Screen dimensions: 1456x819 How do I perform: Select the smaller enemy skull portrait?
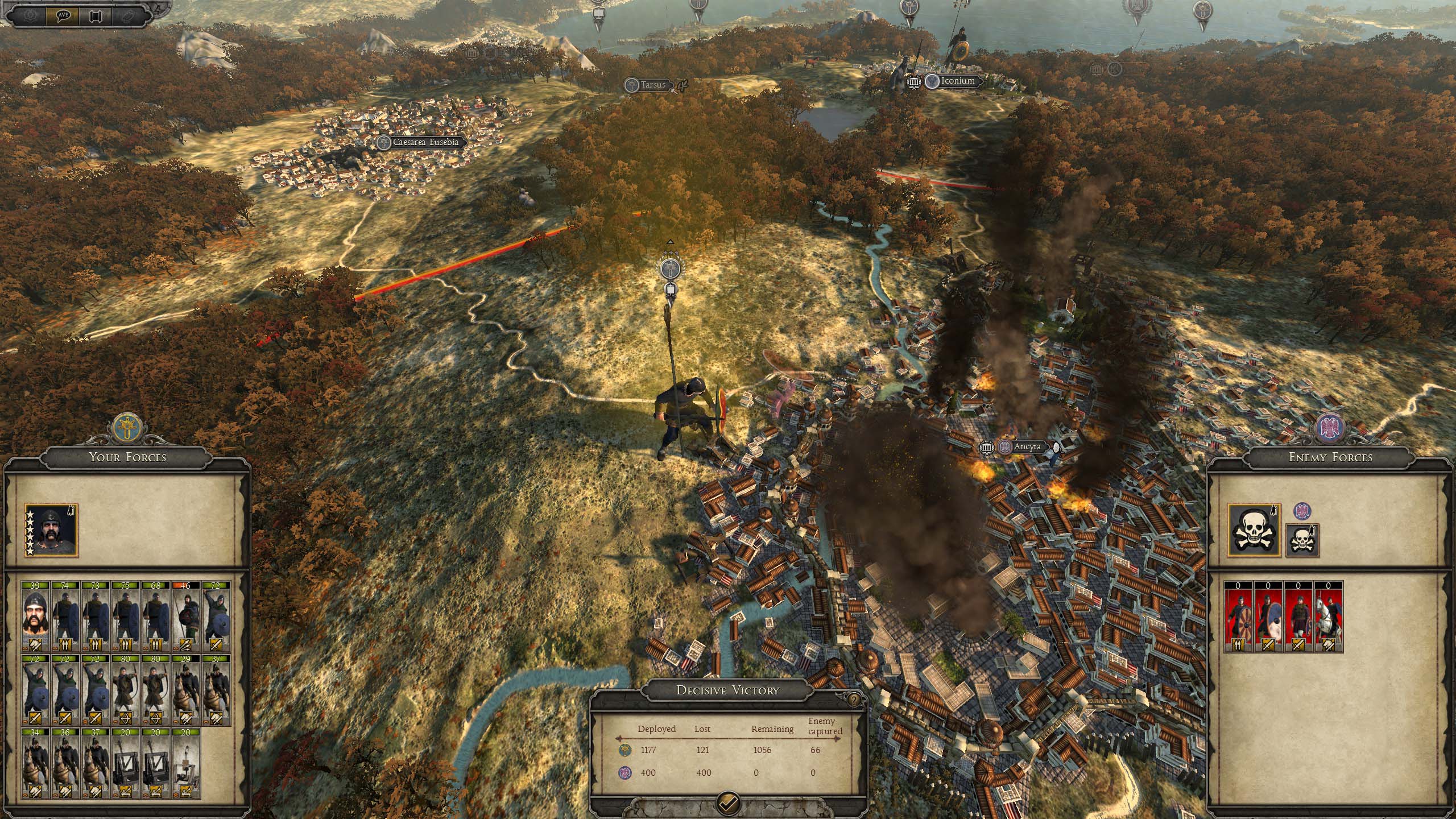click(x=1302, y=540)
